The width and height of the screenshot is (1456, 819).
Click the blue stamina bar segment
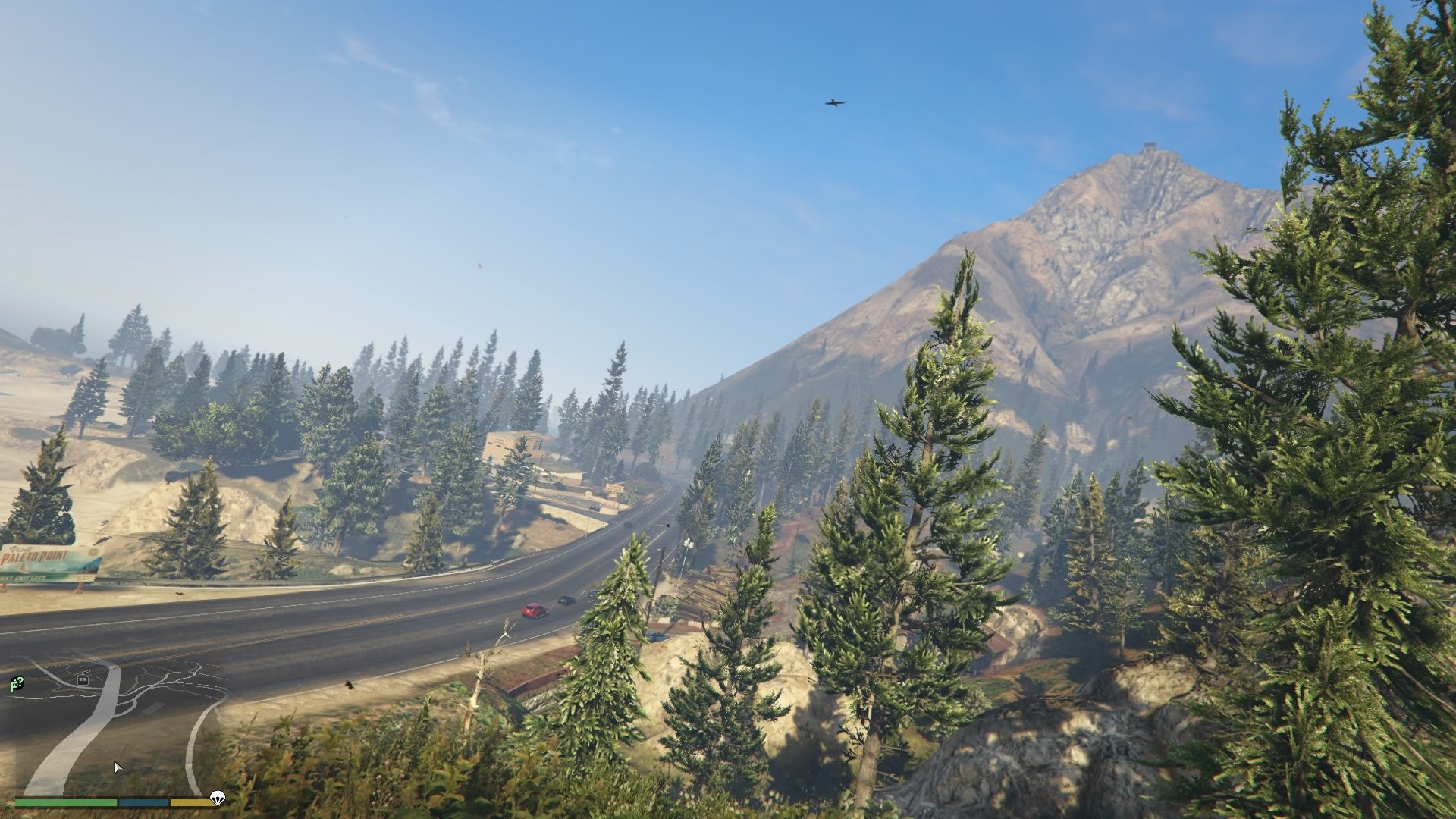143,802
